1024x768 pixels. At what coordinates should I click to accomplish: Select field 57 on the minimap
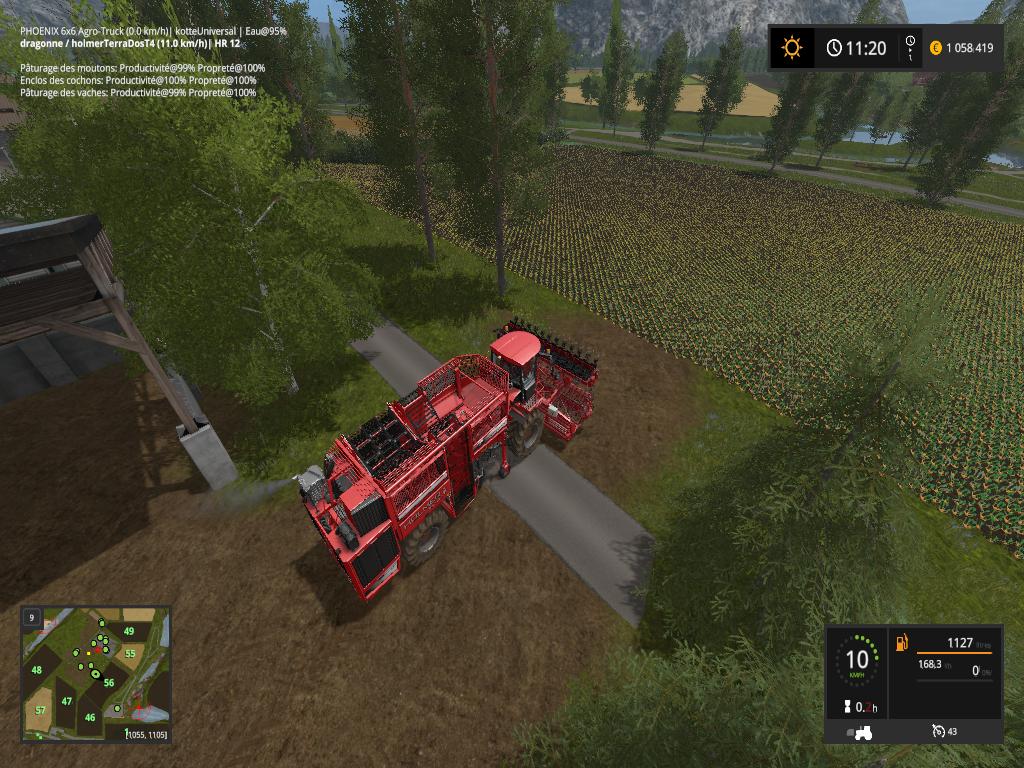pyautogui.click(x=40, y=710)
